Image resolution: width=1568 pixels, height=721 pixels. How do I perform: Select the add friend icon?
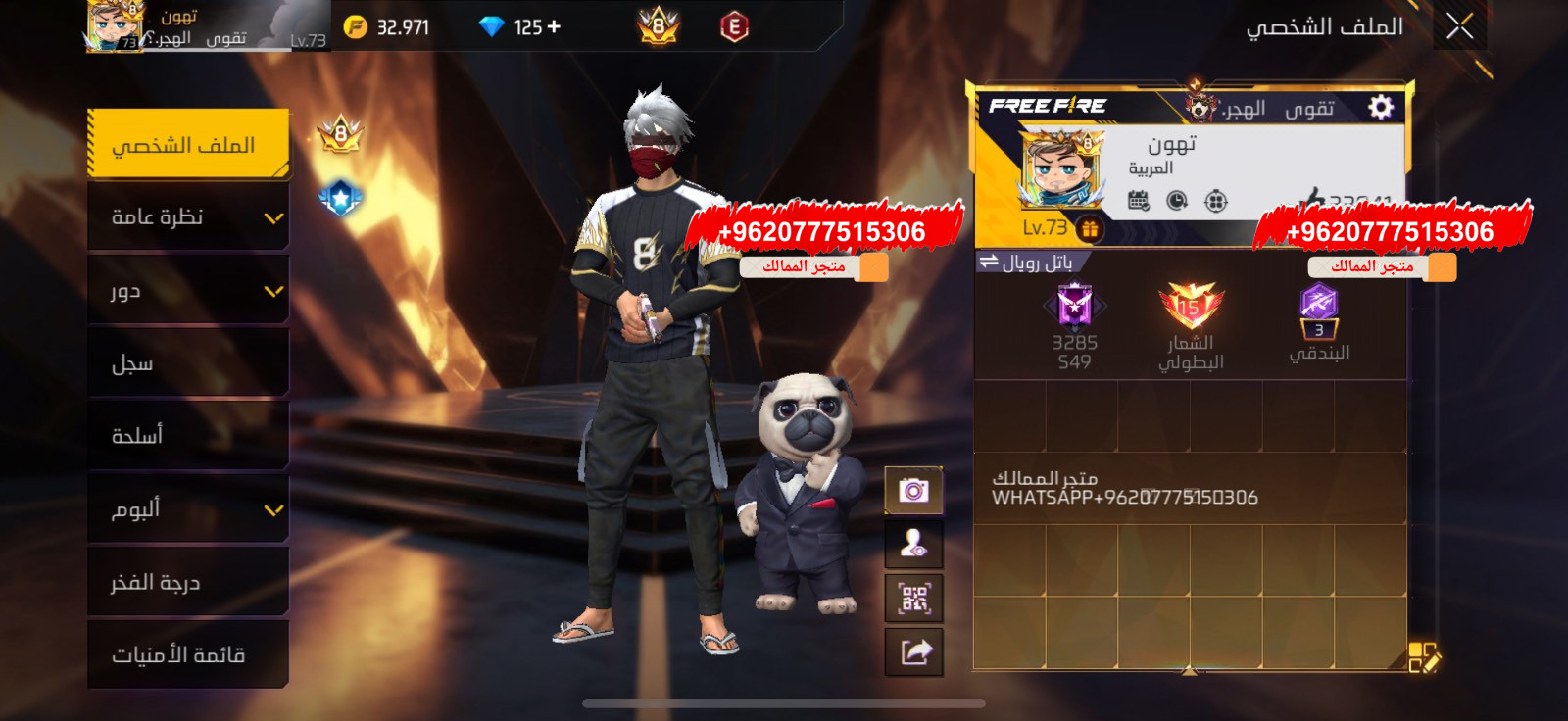[x=914, y=546]
